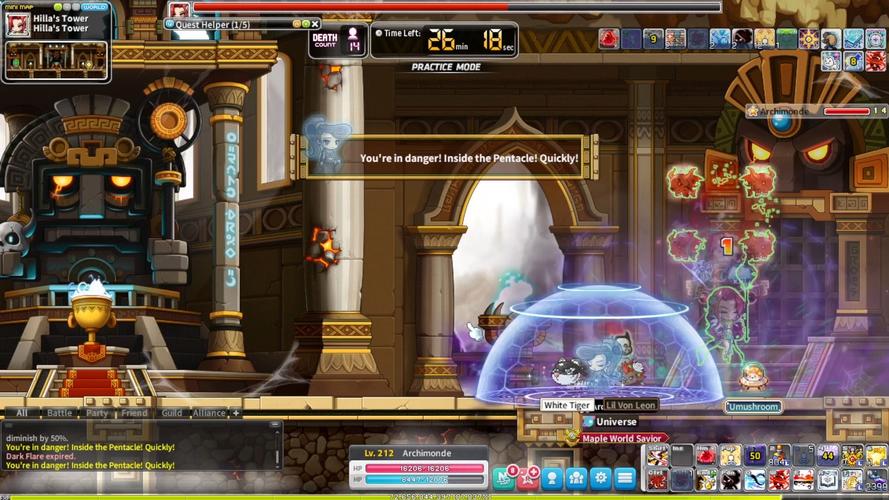Select the All chat tab

tap(21, 412)
